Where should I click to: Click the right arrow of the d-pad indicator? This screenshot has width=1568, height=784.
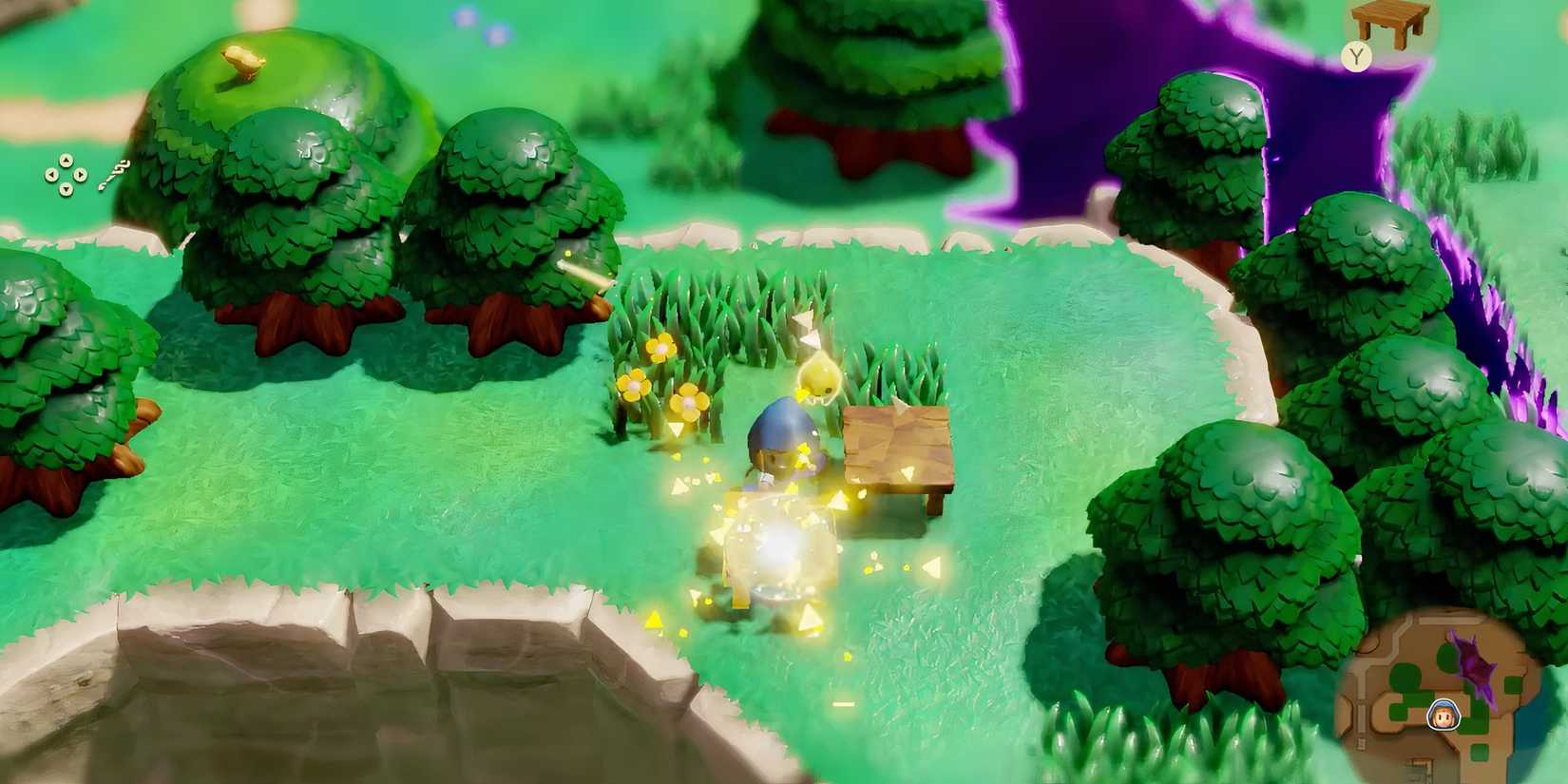point(81,175)
